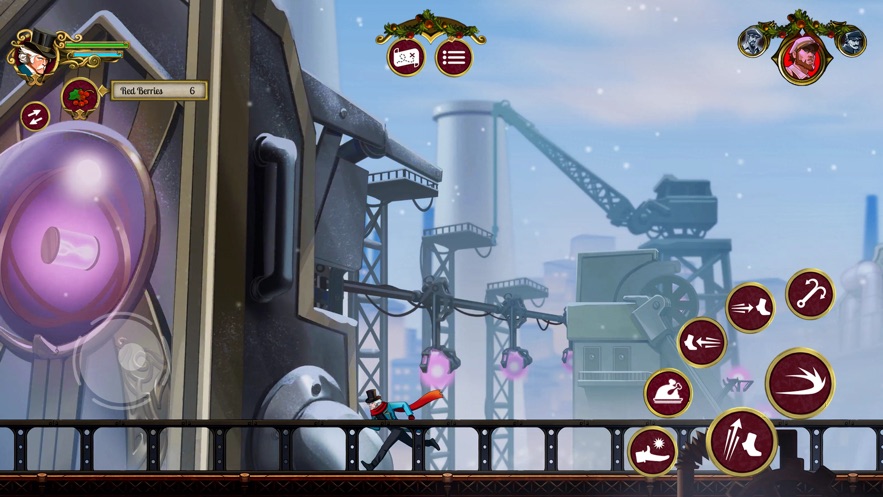This screenshot has height=497, width=883.
Task: Tap the swap arrows button
Action: 35,117
